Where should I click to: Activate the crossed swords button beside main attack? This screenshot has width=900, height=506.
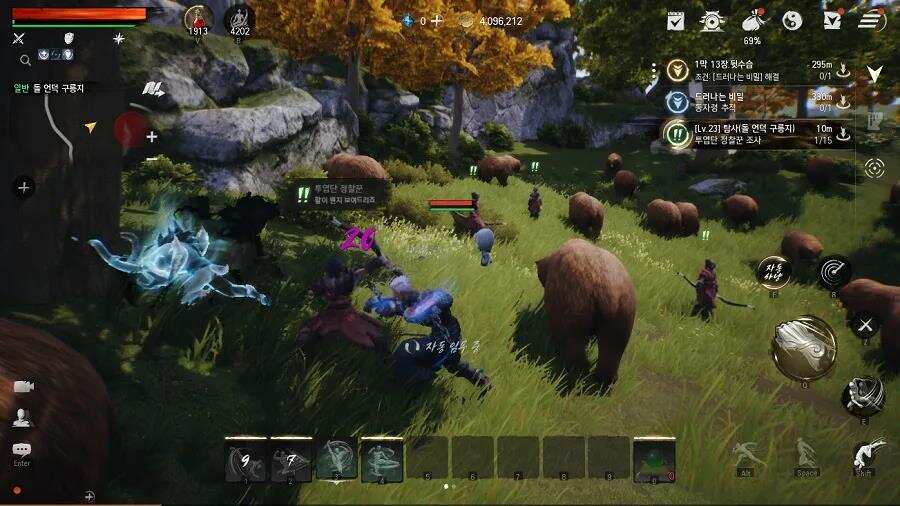click(865, 324)
